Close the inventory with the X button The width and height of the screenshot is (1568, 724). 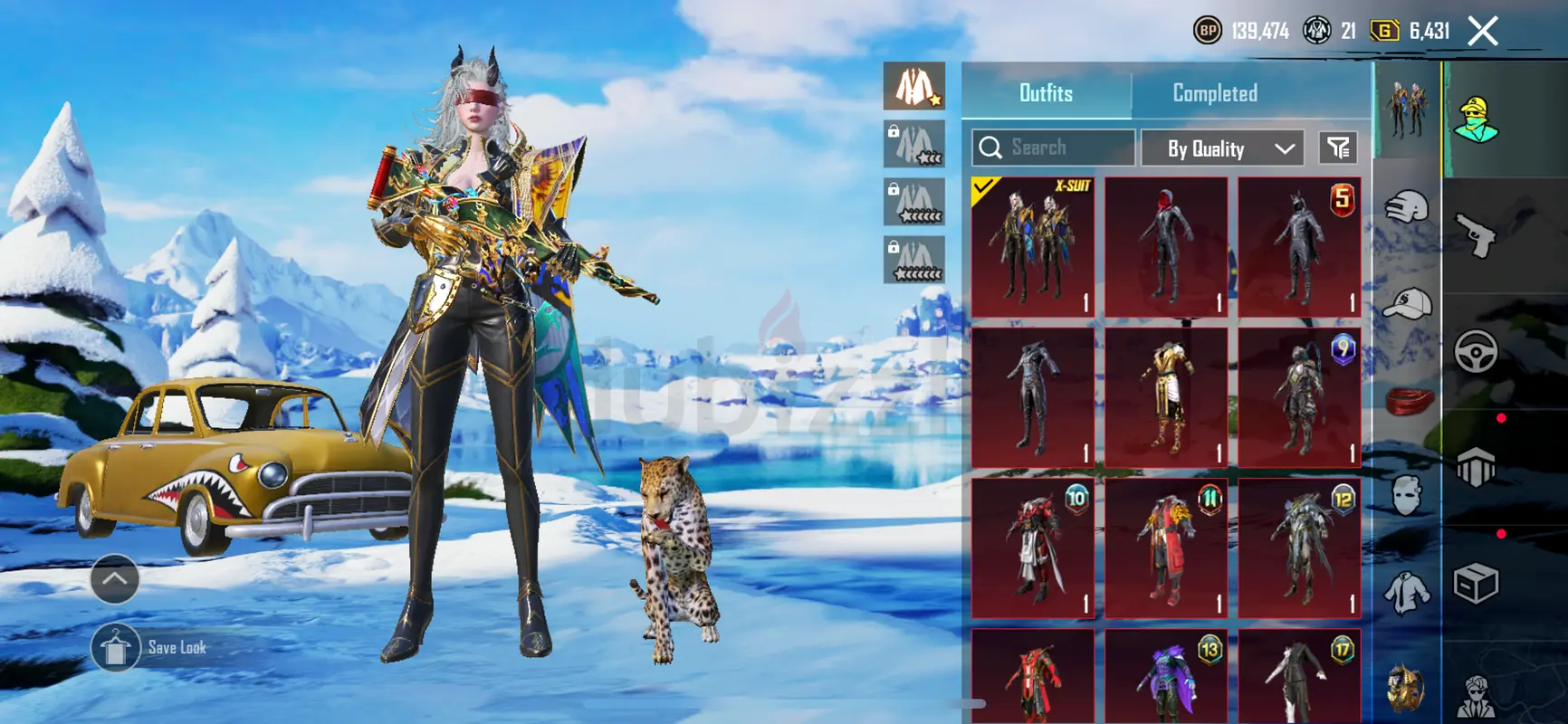pyautogui.click(x=1483, y=32)
